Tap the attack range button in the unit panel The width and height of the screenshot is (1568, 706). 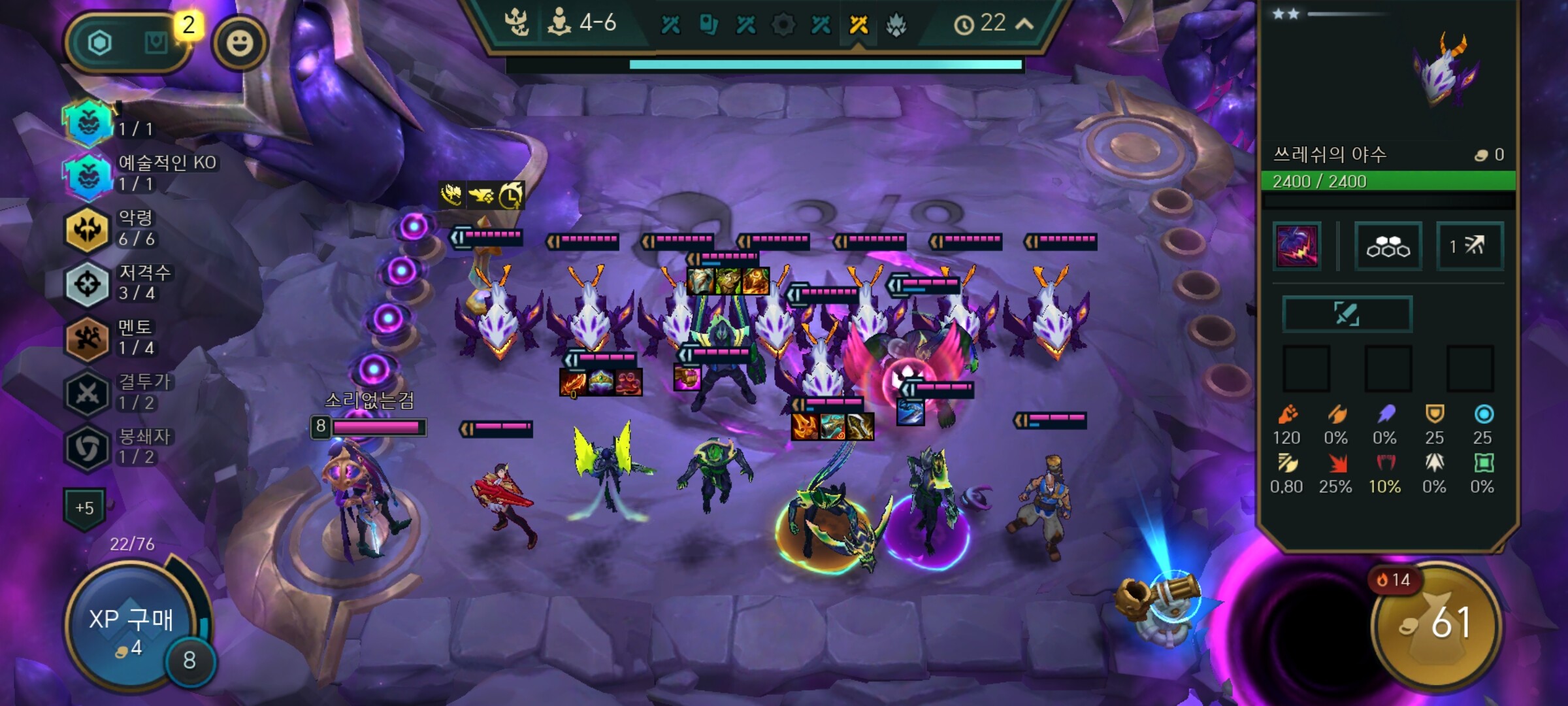(1469, 246)
